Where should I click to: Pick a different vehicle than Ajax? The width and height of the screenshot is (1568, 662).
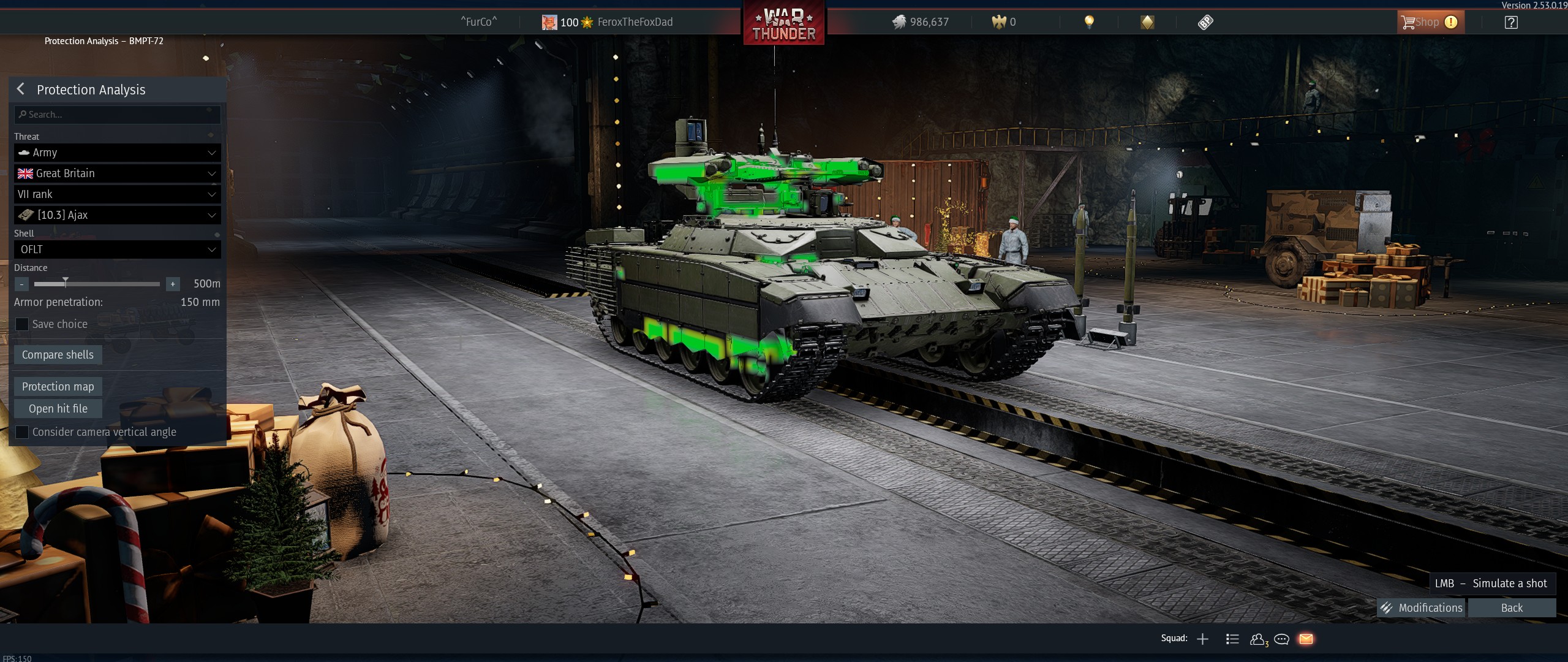(x=117, y=215)
